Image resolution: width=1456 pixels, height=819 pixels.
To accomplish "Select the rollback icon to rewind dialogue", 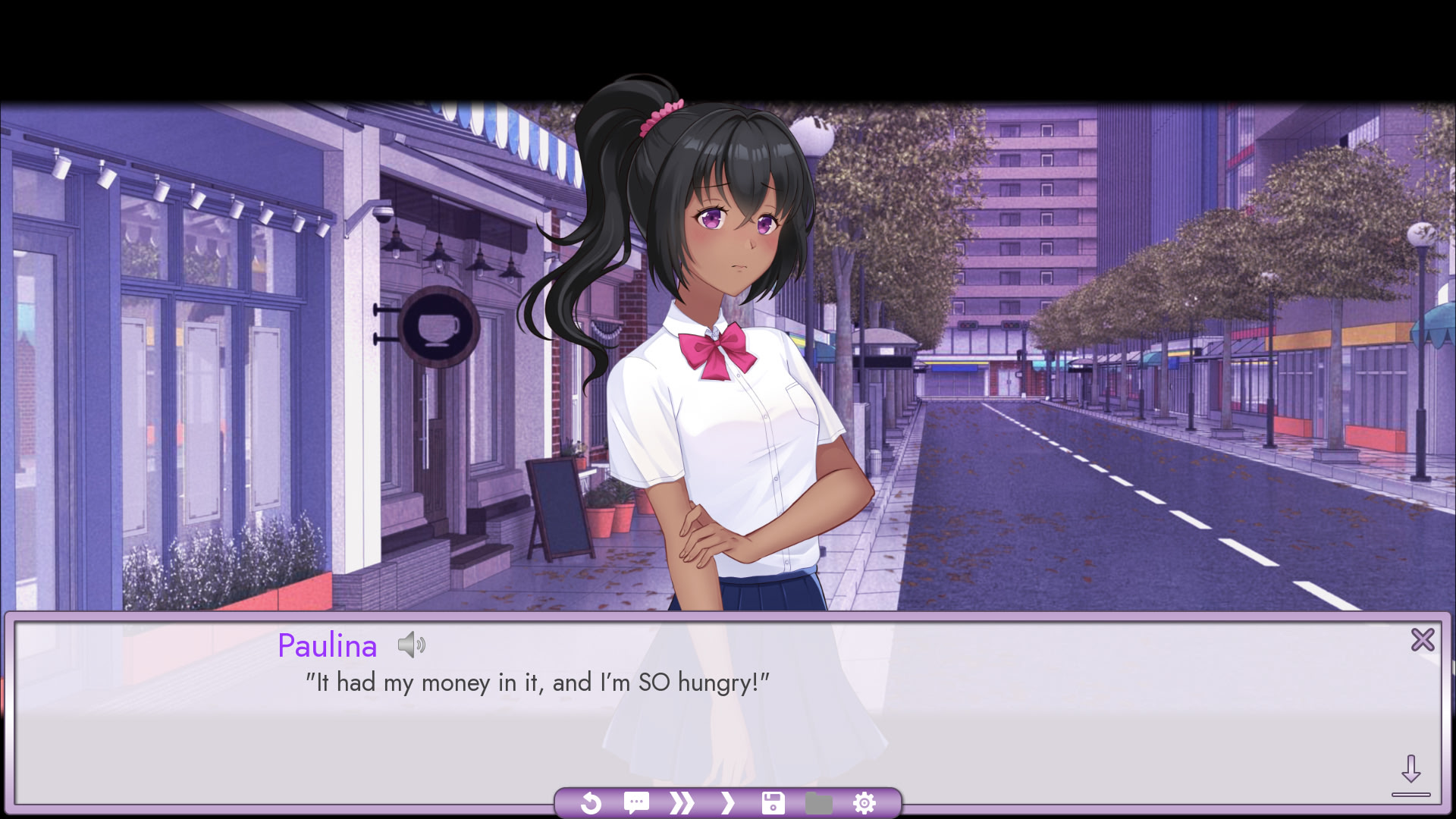I will click(x=591, y=802).
